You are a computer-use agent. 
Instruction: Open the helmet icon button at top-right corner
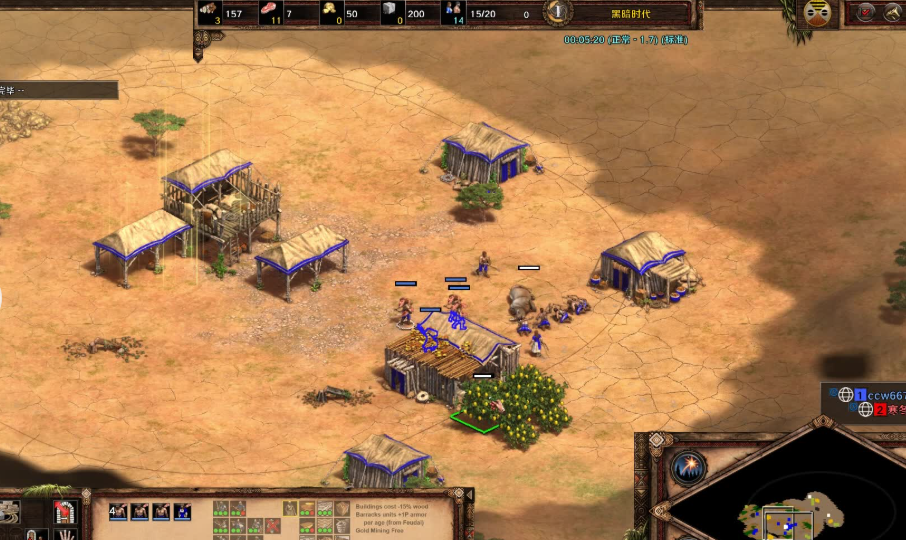click(892, 14)
